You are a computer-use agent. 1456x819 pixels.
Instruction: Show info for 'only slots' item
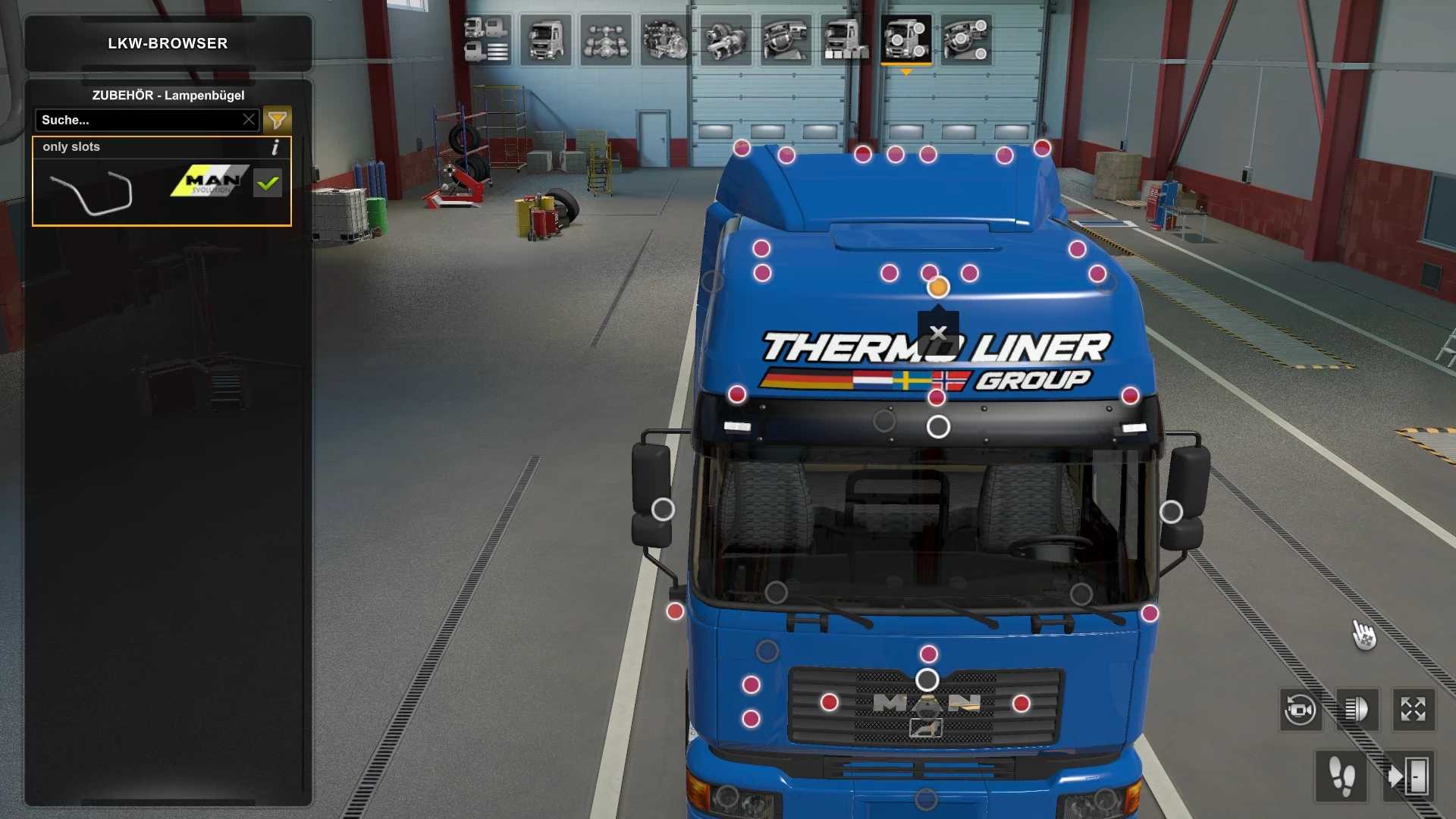(x=275, y=147)
